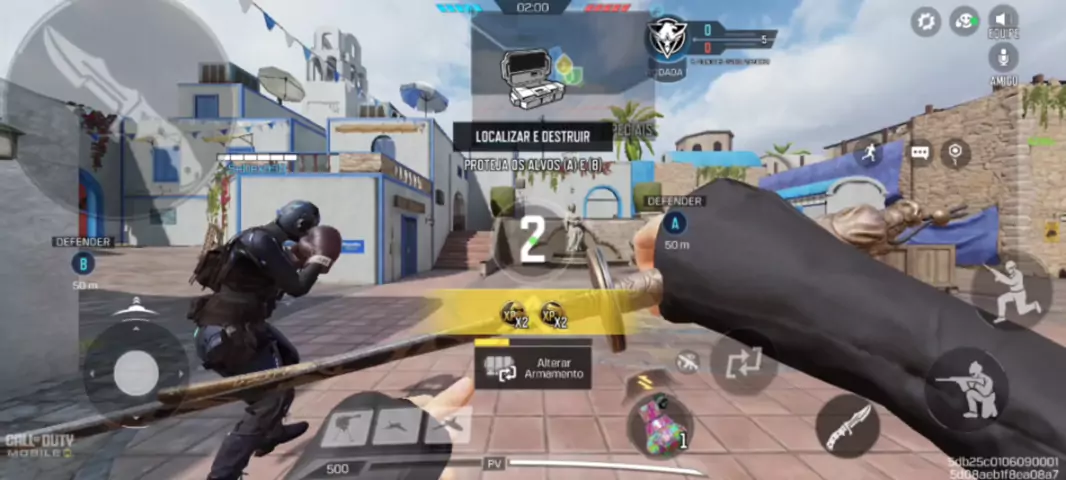This screenshot has height=480, width=1066.
Task: Use the knife melee button
Action: coord(847,425)
